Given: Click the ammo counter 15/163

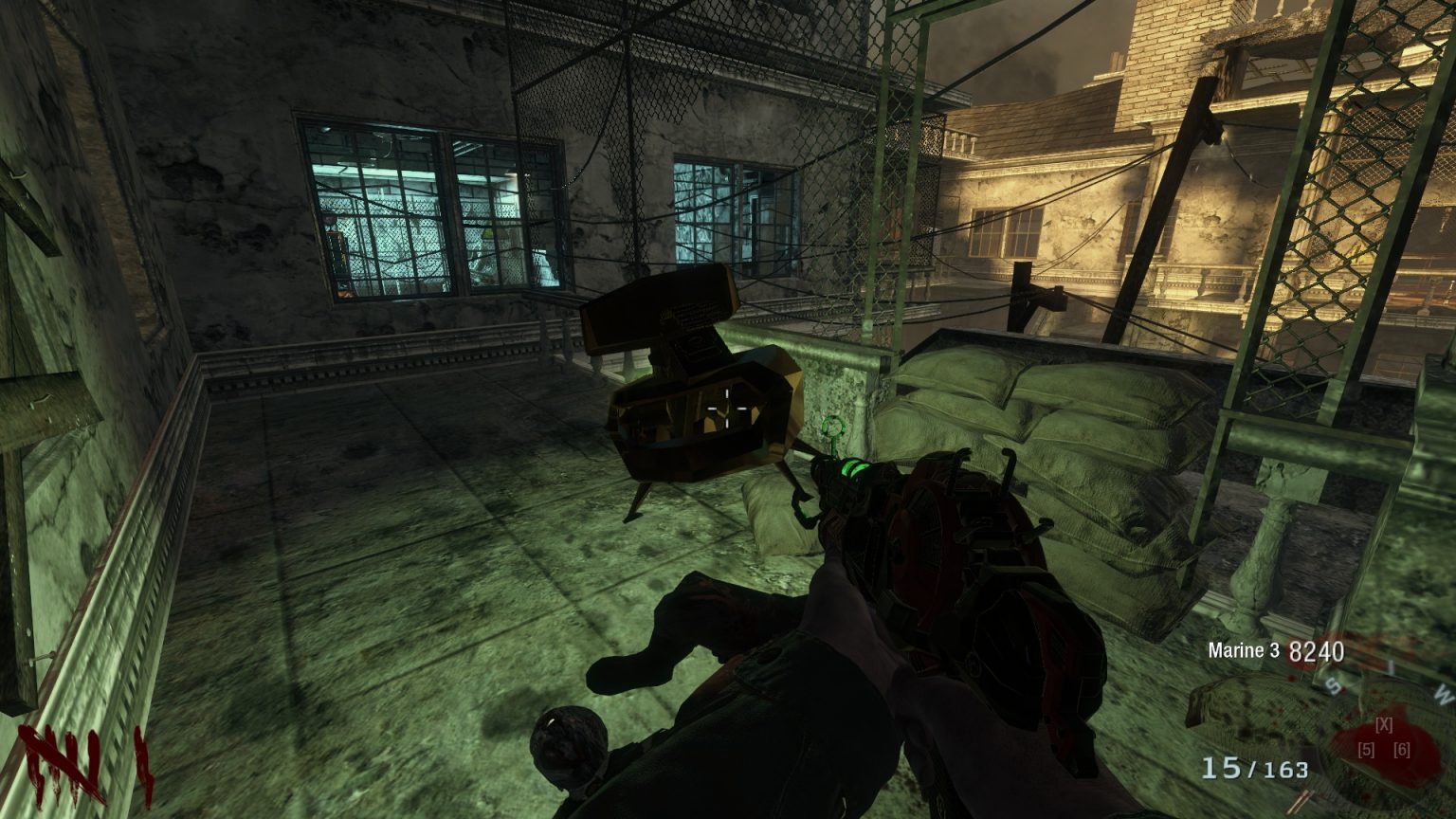Looking at the screenshot, I should (x=1256, y=768).
